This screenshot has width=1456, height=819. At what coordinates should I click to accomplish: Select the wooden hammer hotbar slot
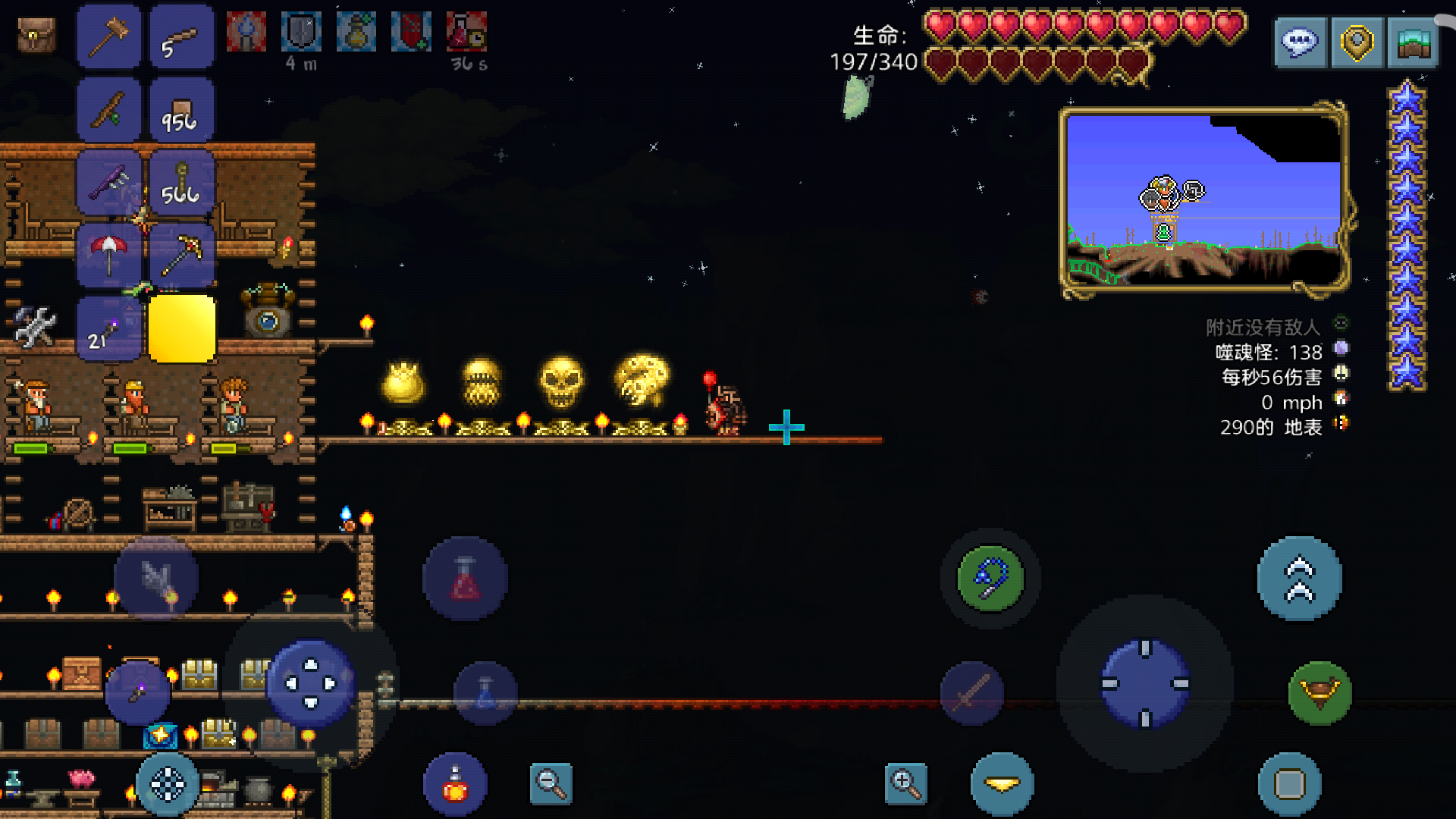[108, 36]
